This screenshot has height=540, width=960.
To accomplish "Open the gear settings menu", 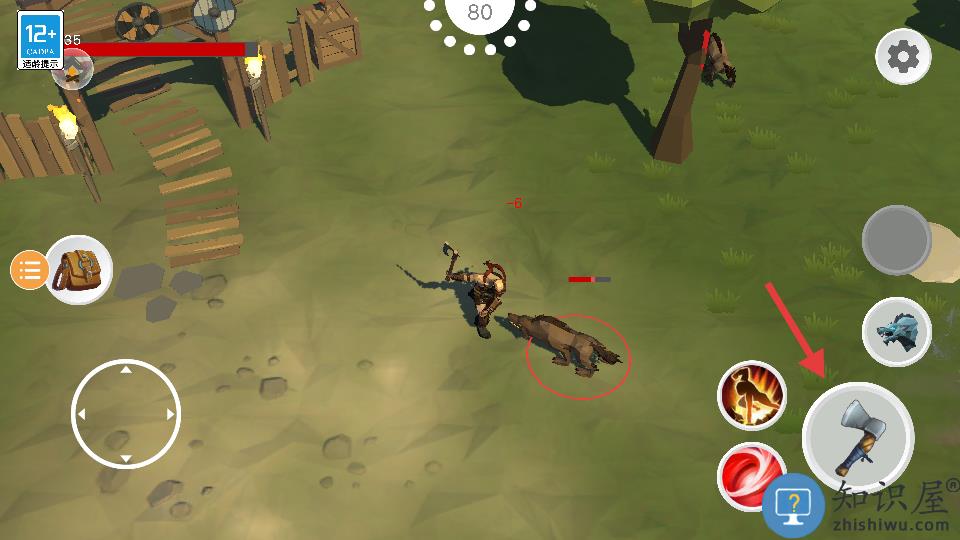I will (x=902, y=57).
